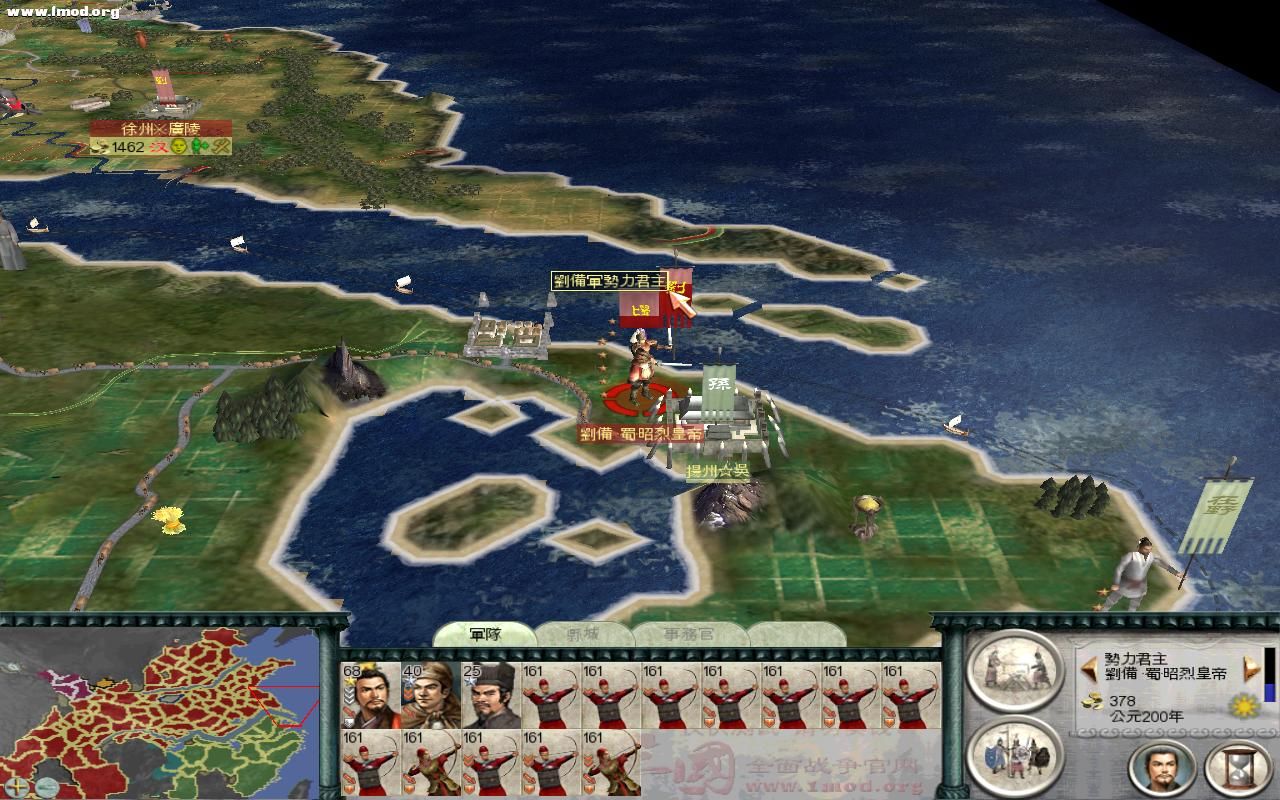Open the faction overview portrait button

point(1163,767)
